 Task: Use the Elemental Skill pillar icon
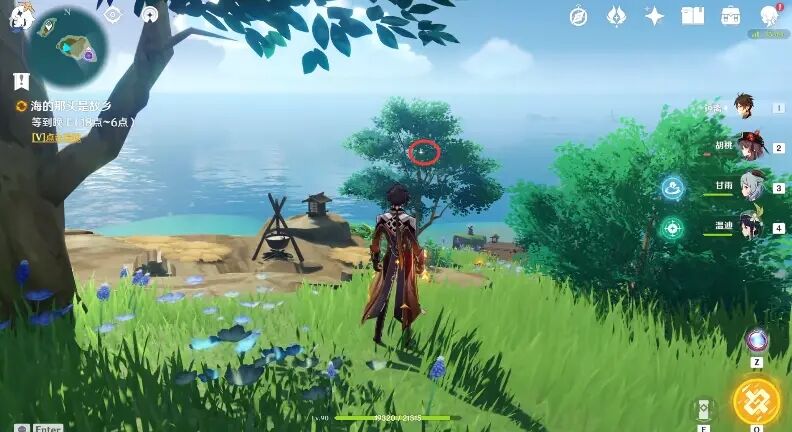tap(704, 409)
